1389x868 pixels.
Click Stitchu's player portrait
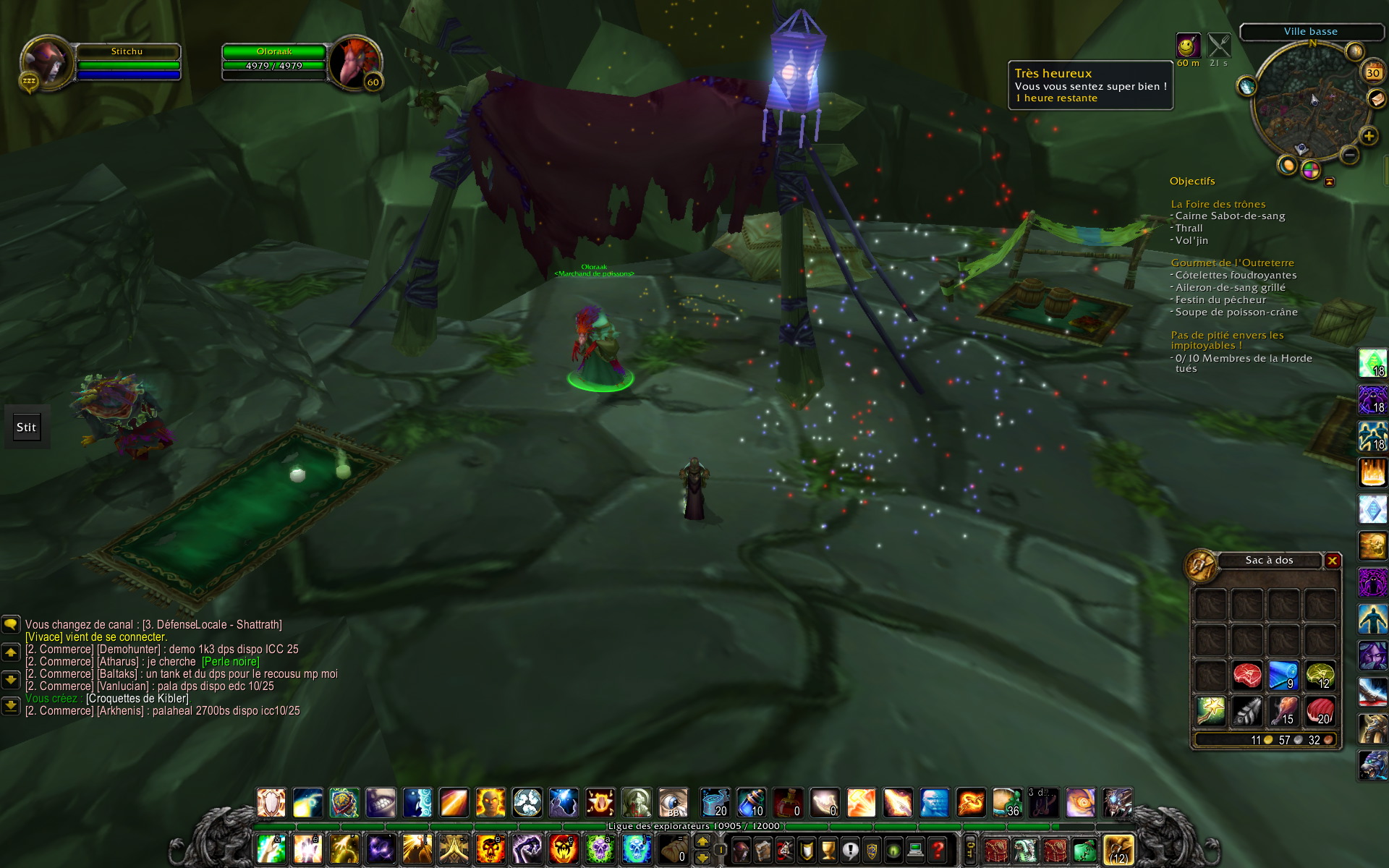(x=48, y=62)
